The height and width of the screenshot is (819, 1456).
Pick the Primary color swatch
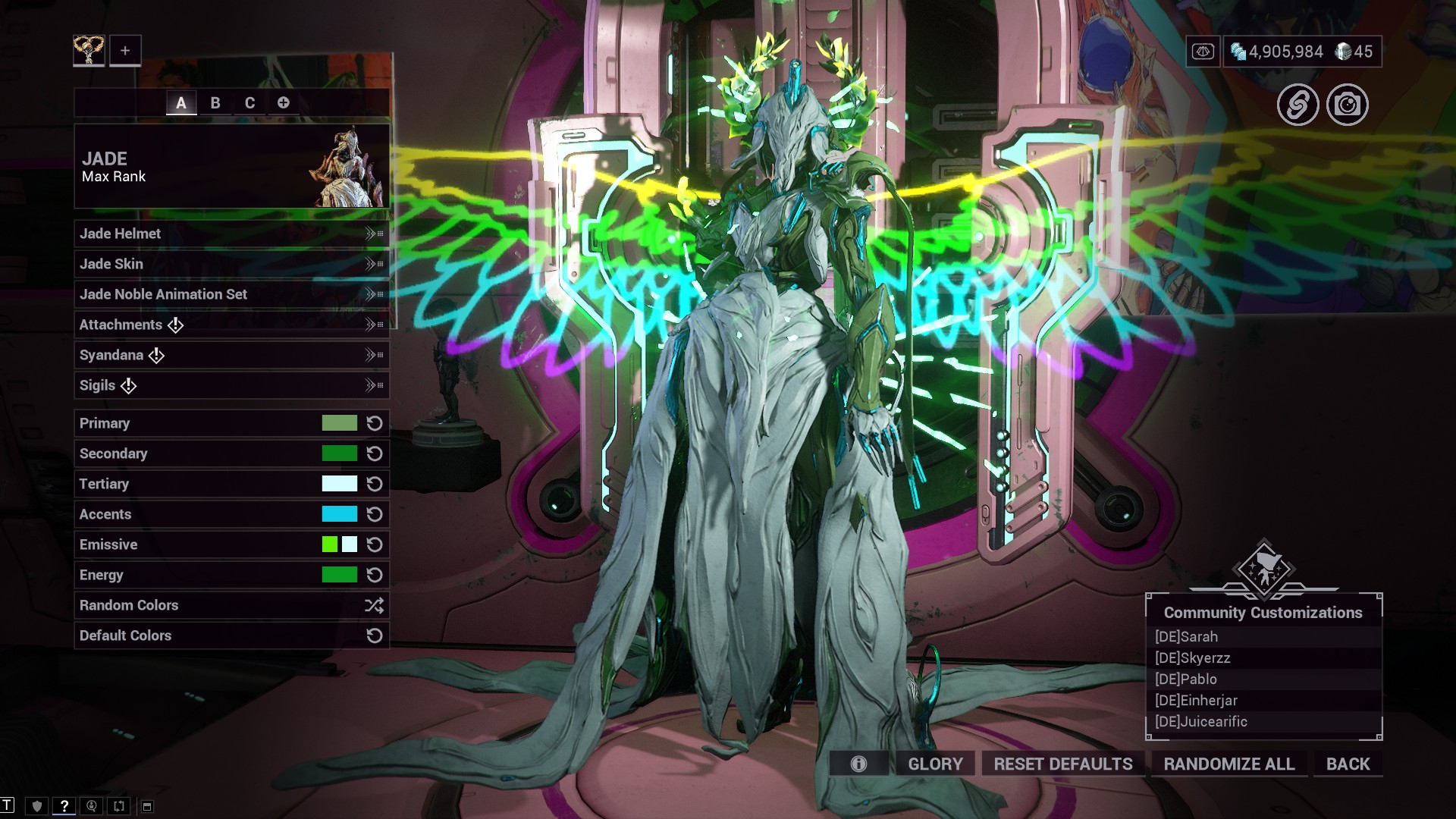(339, 423)
